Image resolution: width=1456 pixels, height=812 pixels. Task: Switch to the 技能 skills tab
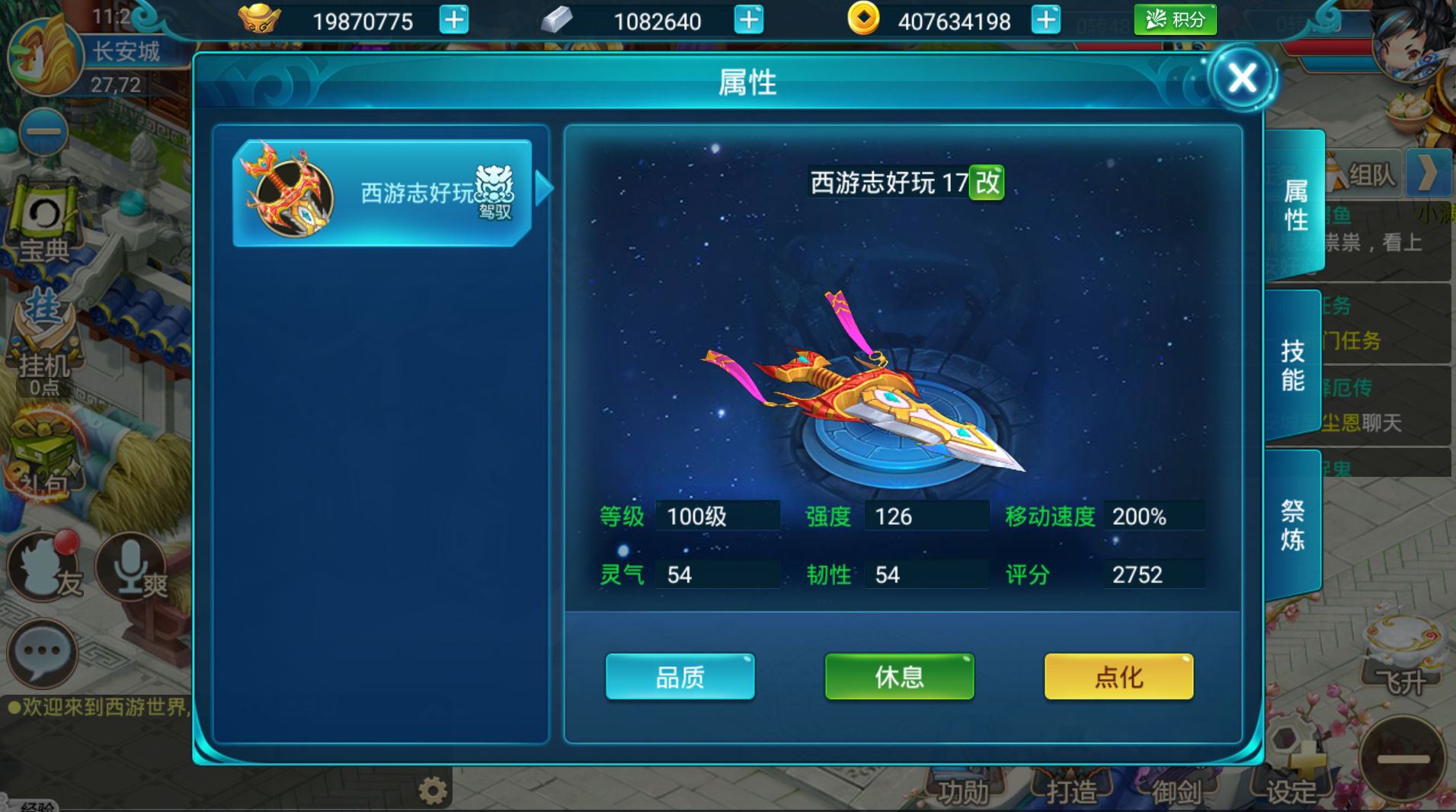[x=1292, y=366]
